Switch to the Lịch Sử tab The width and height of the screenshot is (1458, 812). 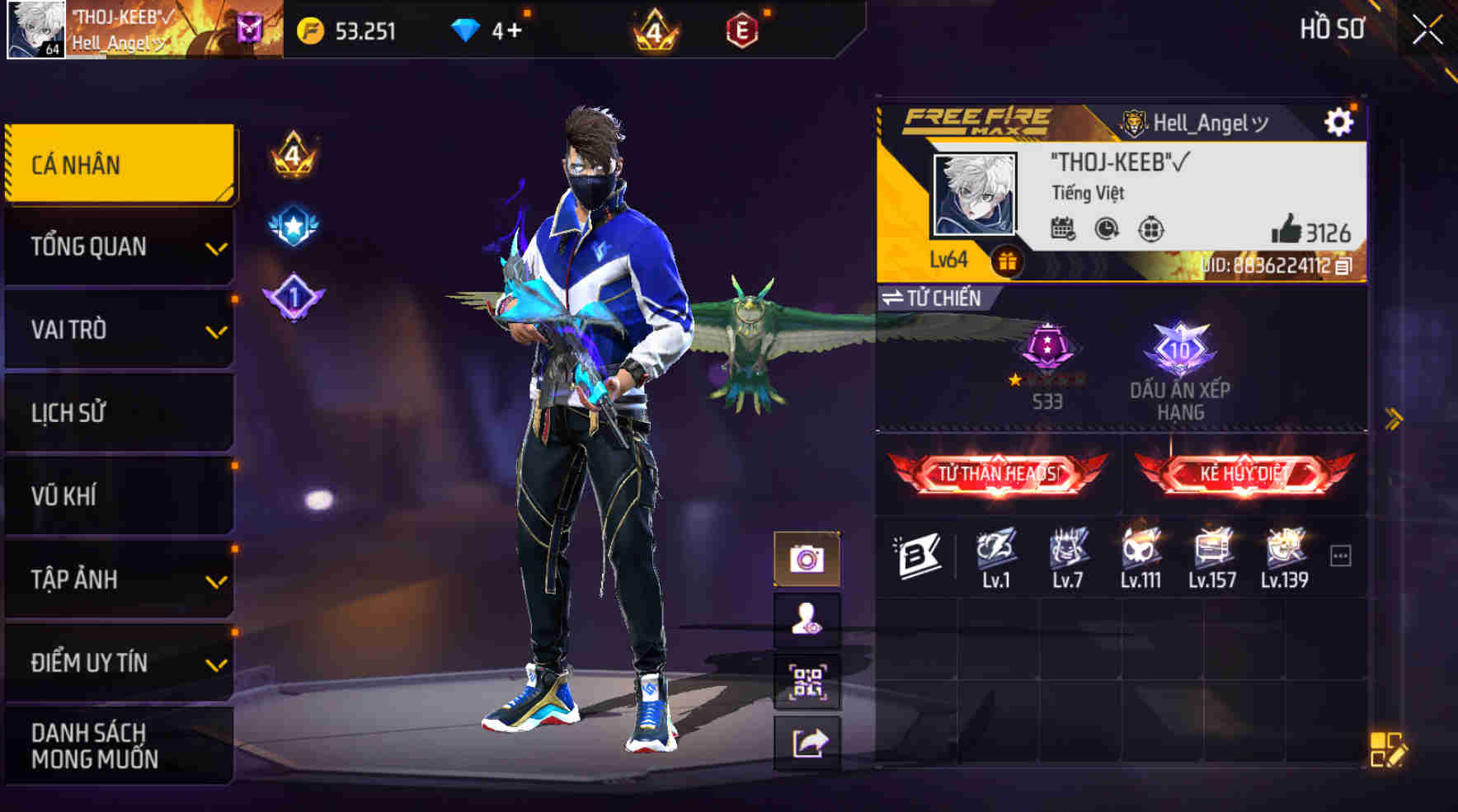(120, 412)
